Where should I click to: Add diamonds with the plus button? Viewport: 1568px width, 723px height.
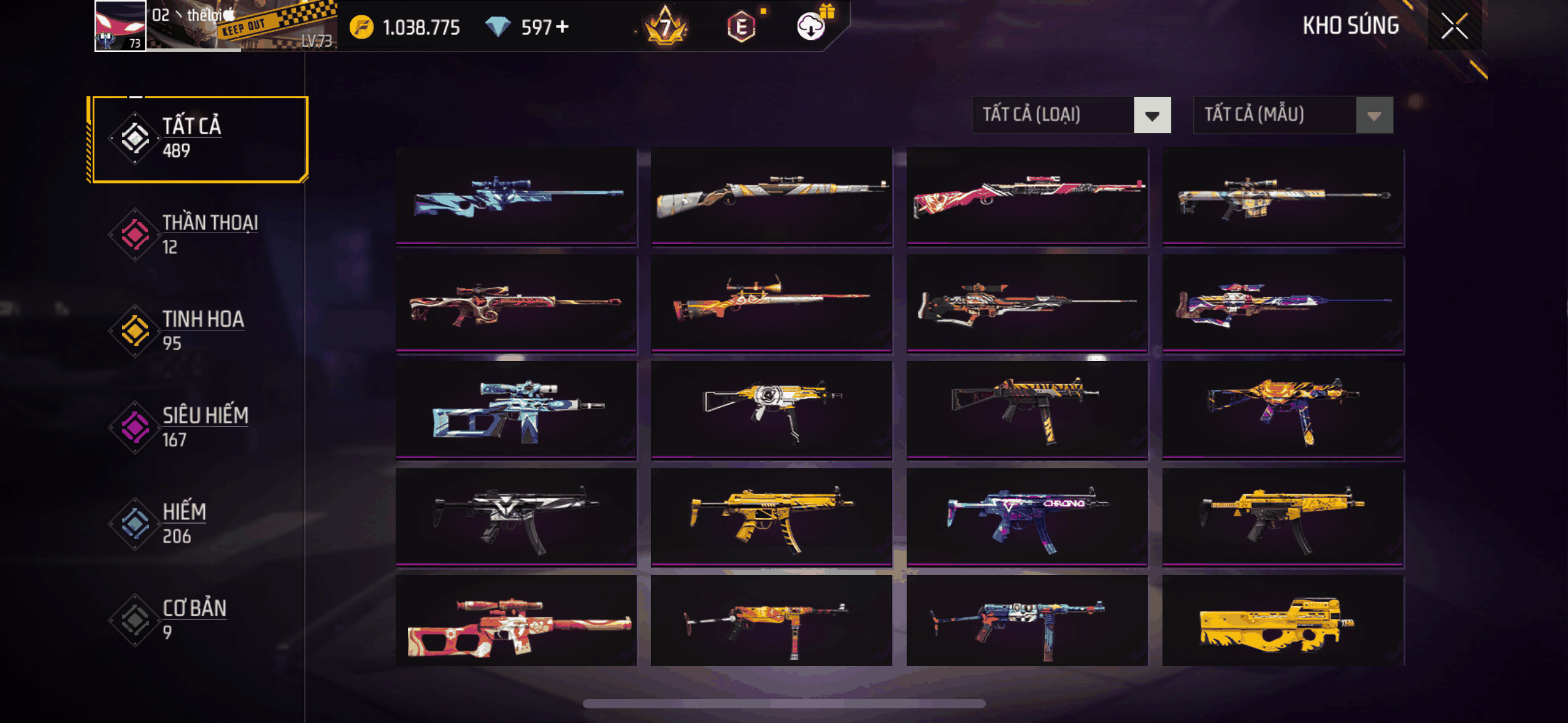[562, 27]
